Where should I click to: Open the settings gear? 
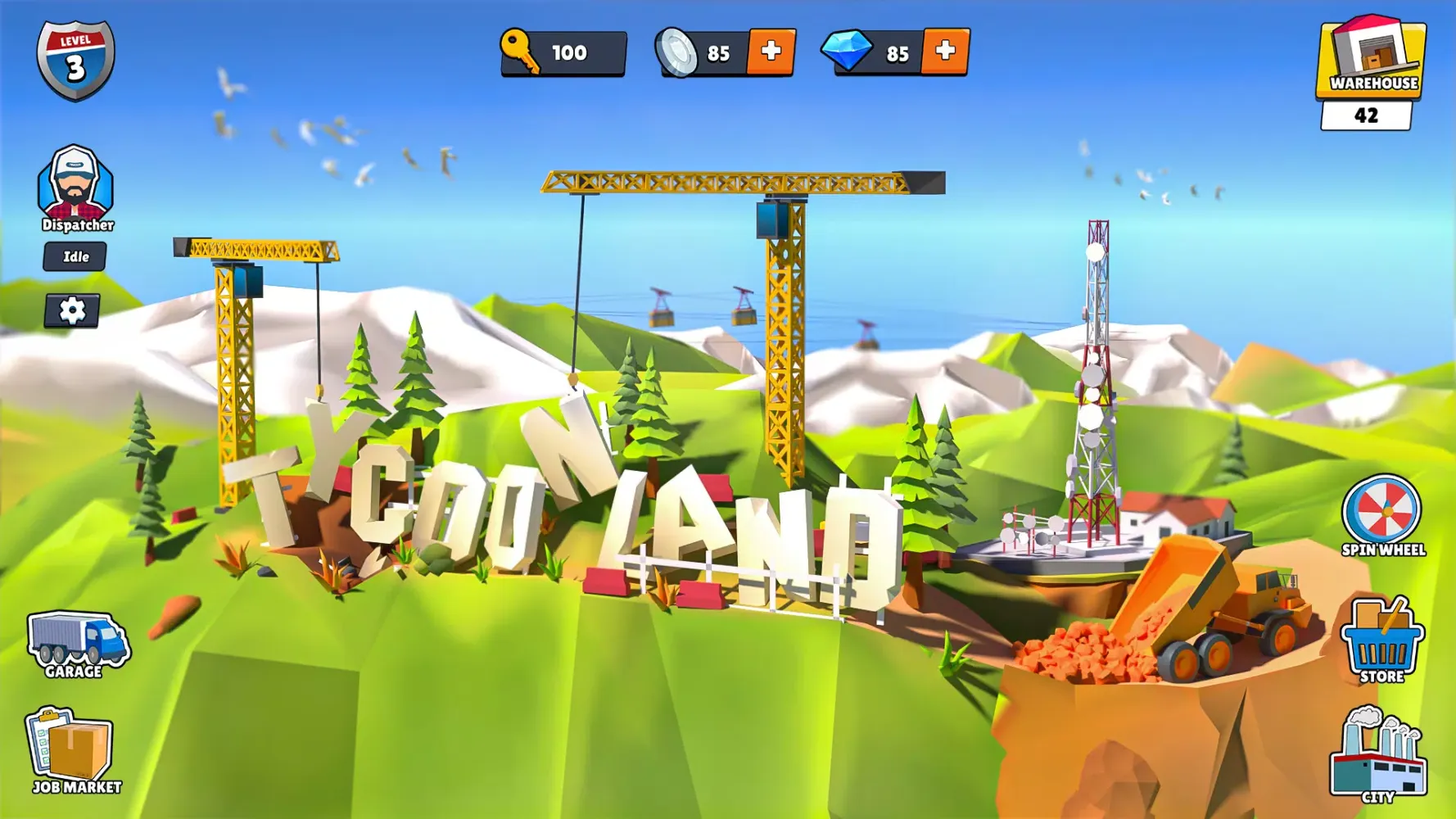coord(72,311)
